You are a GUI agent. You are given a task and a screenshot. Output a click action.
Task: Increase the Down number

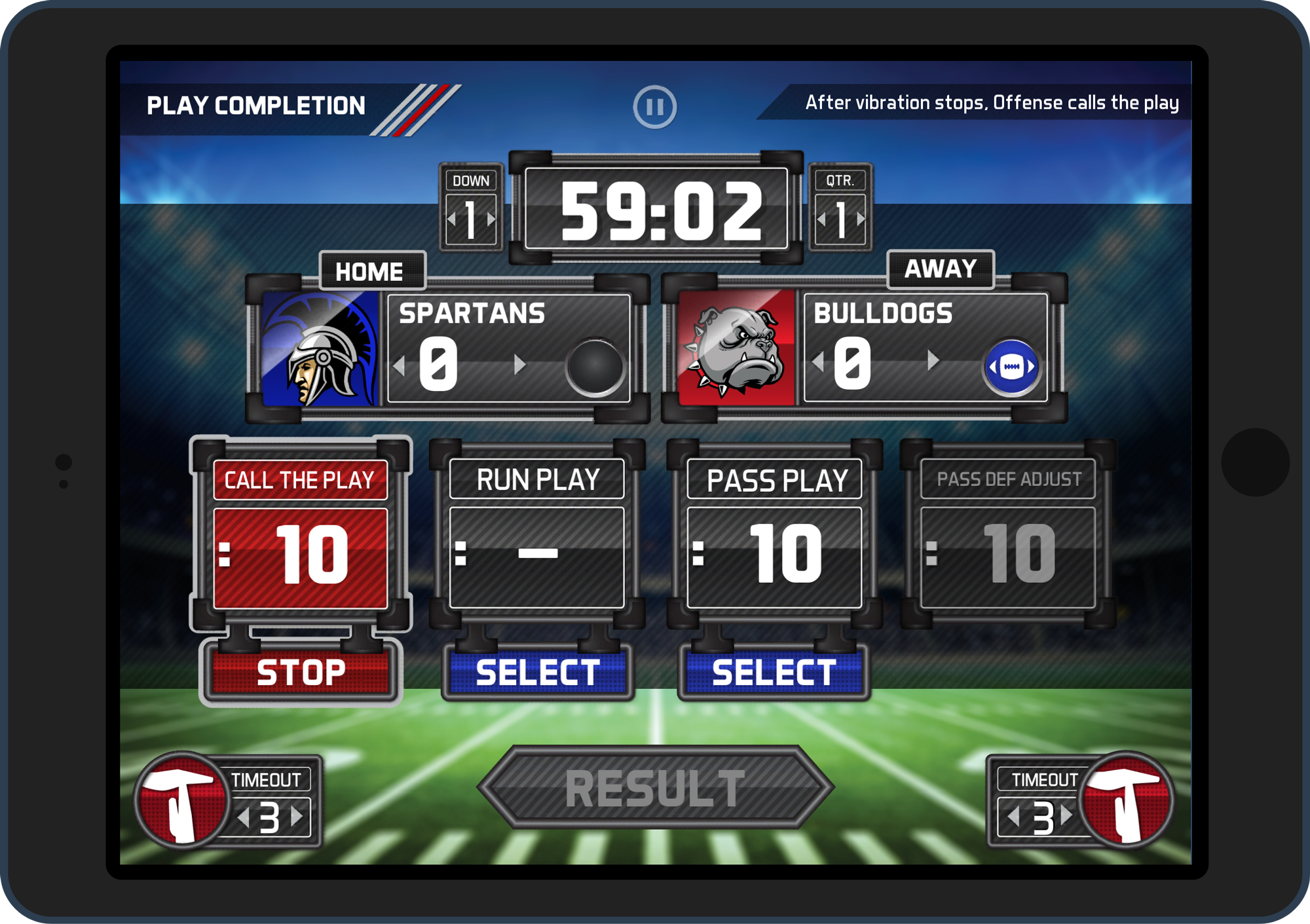coord(491,219)
